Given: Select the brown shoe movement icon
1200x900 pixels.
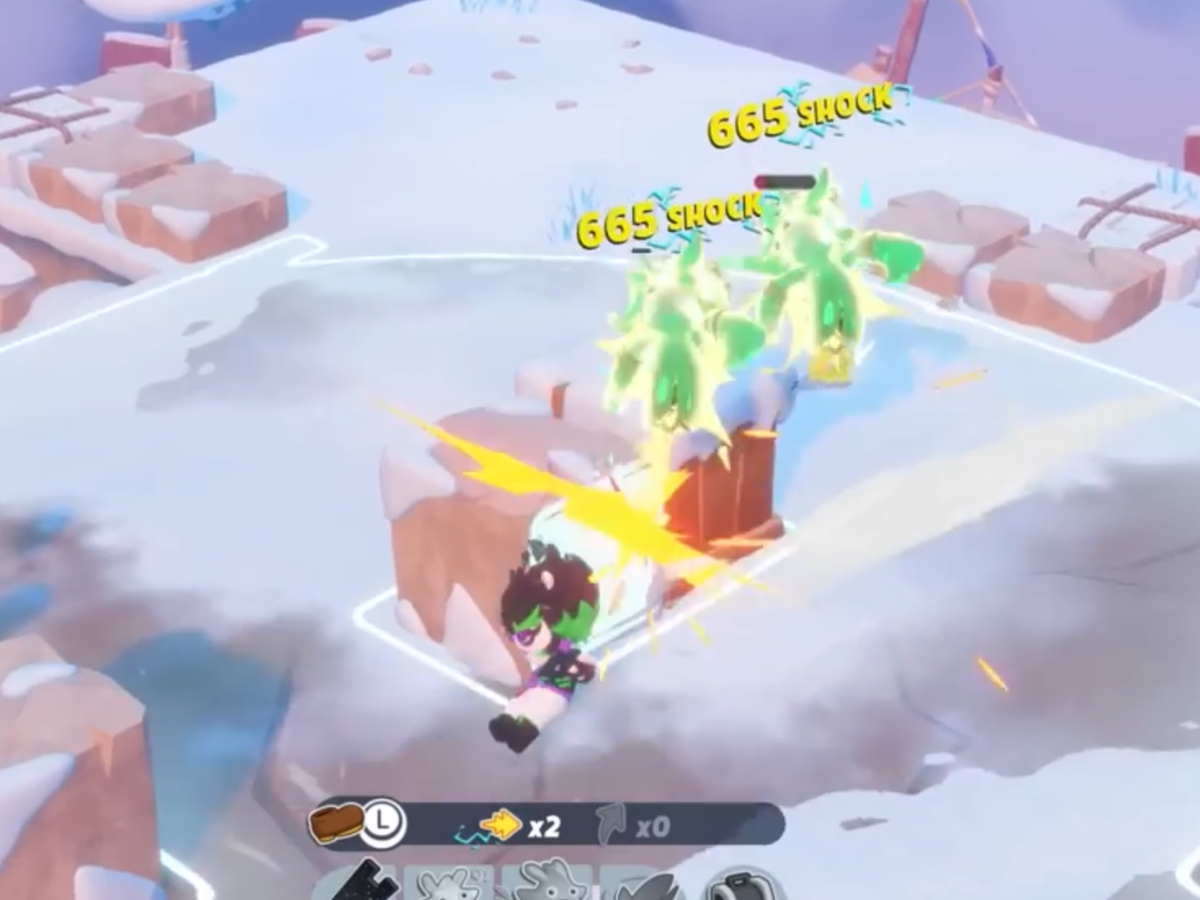Looking at the screenshot, I should (335, 824).
